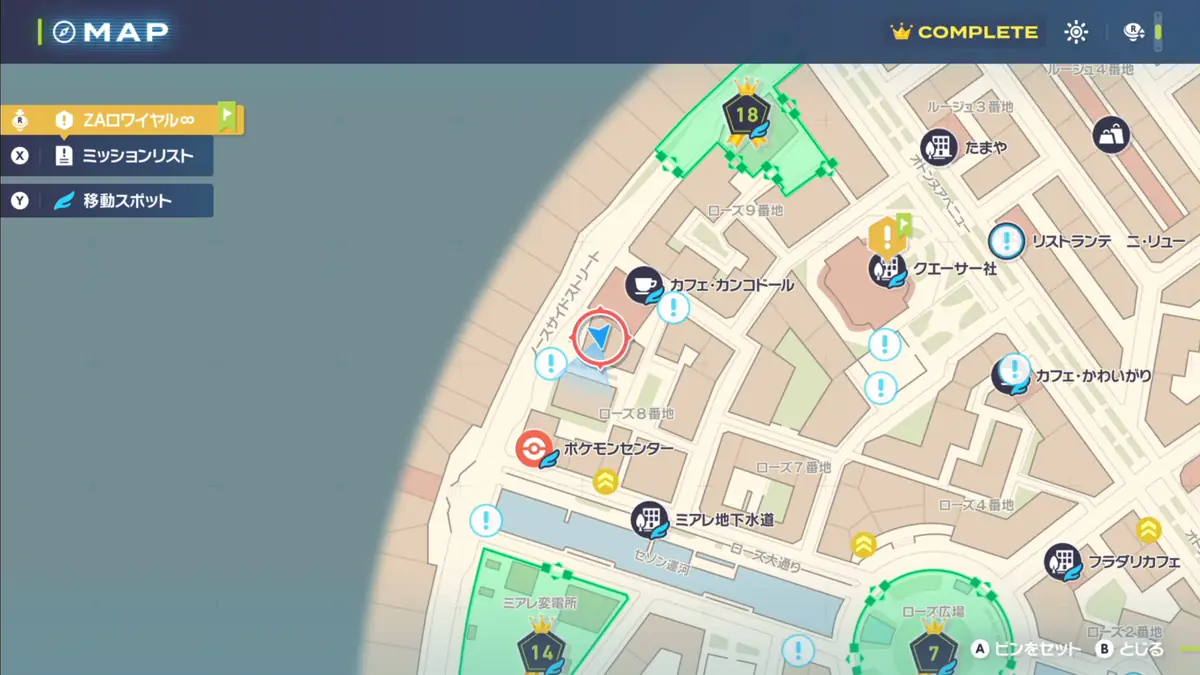The image size is (1200, 675).
Task: Select the リストランテ ニ・リュー quest marker
Action: point(1007,241)
